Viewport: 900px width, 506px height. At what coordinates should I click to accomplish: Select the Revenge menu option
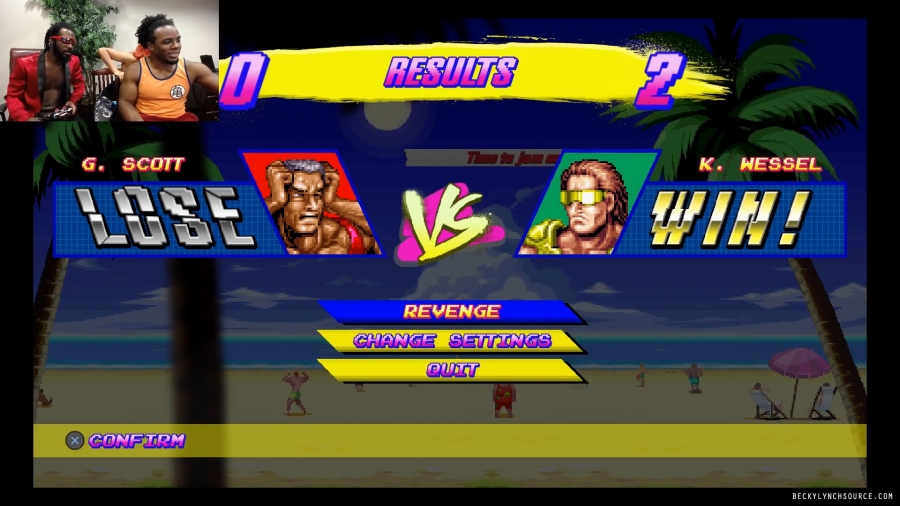point(451,312)
